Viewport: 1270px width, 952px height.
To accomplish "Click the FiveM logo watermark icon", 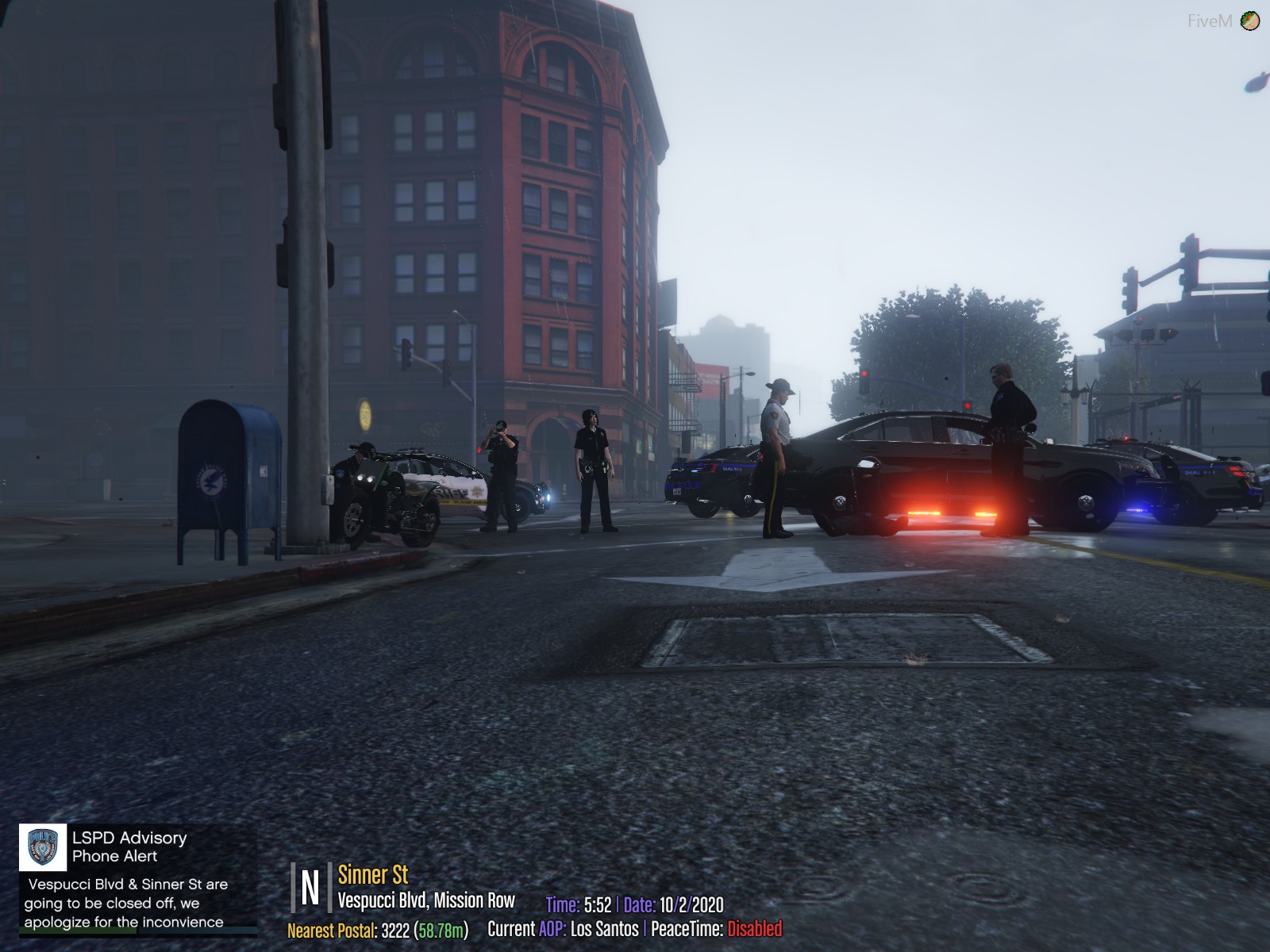I will (1250, 21).
